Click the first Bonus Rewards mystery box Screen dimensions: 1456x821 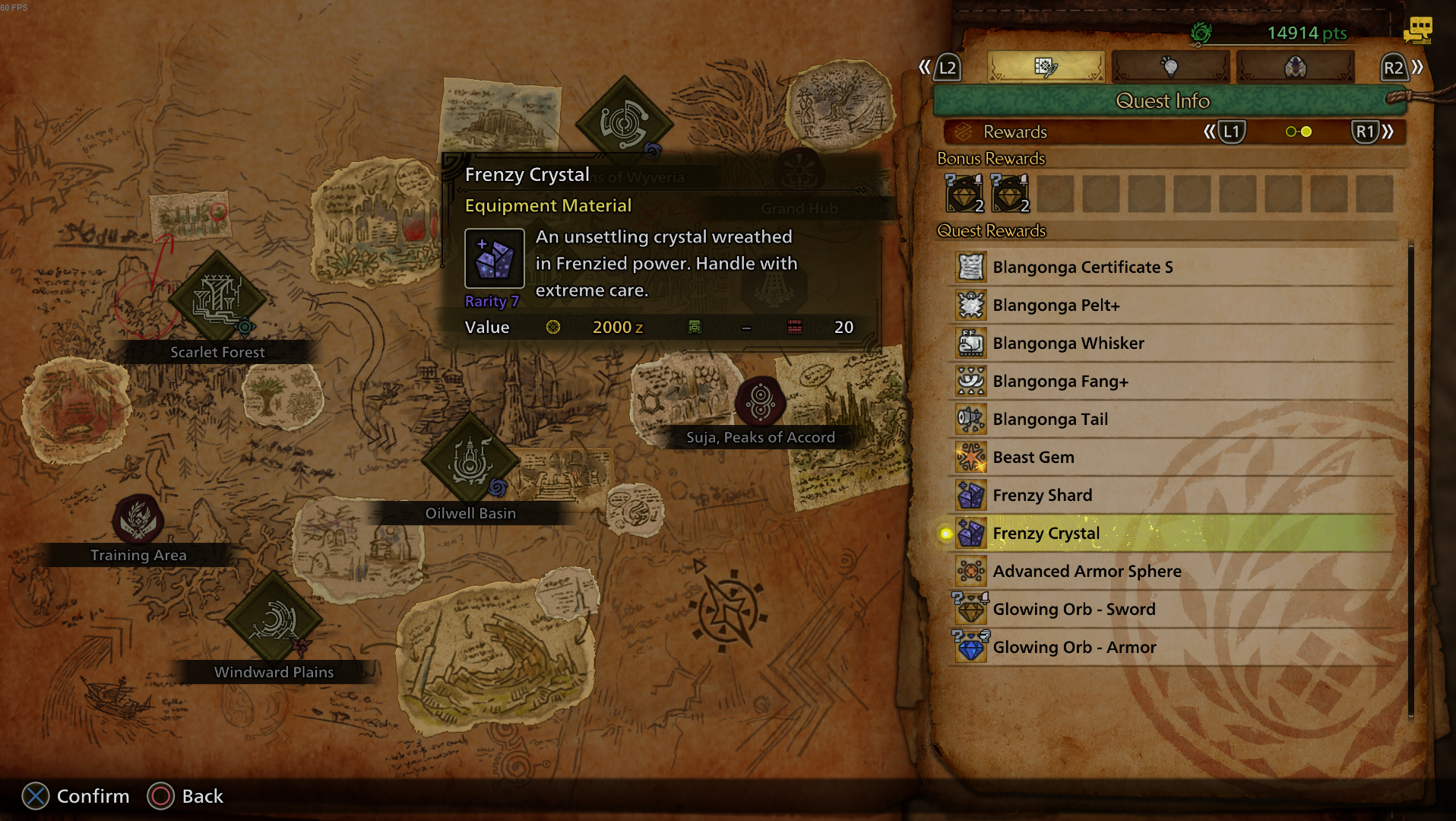pos(966,194)
